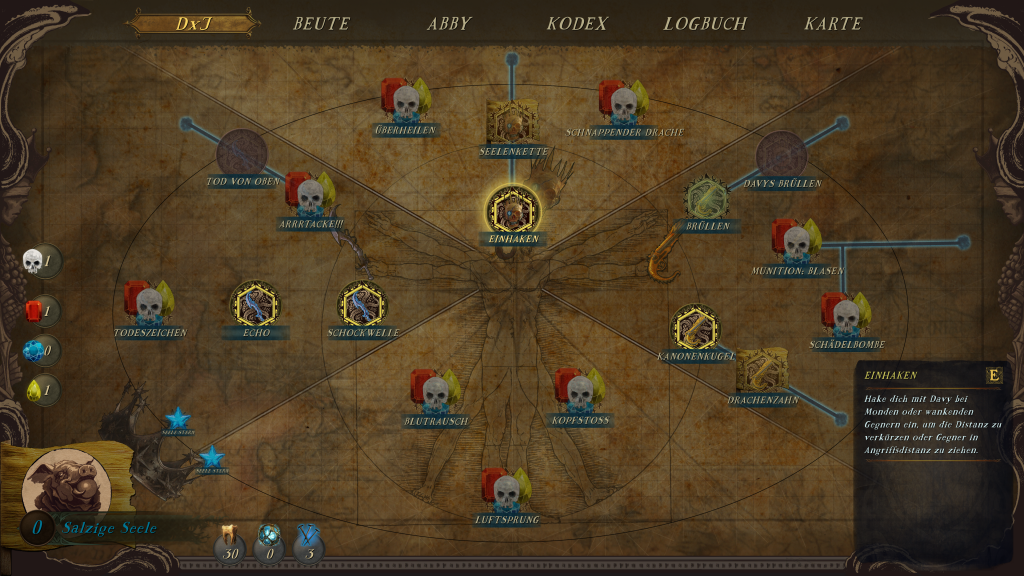Show the Kodex tab
This screenshot has width=1024, height=576.
577,23
